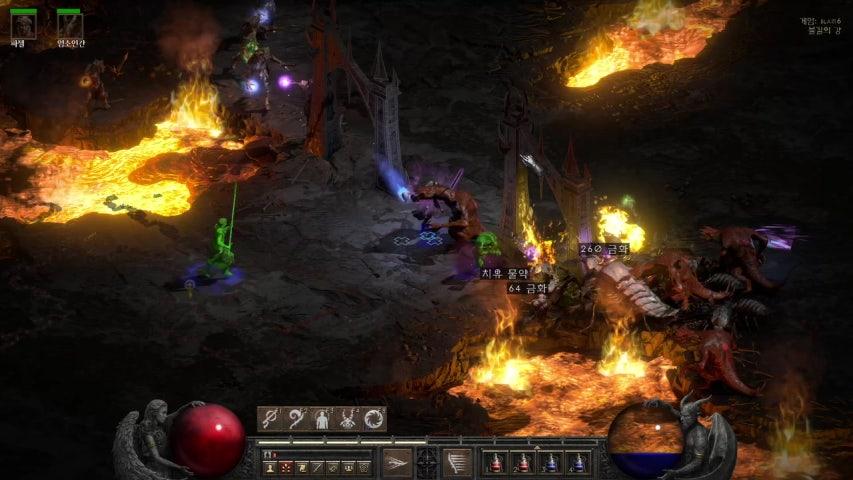
Task: Click the hireling face portrait
Action: (23, 26)
